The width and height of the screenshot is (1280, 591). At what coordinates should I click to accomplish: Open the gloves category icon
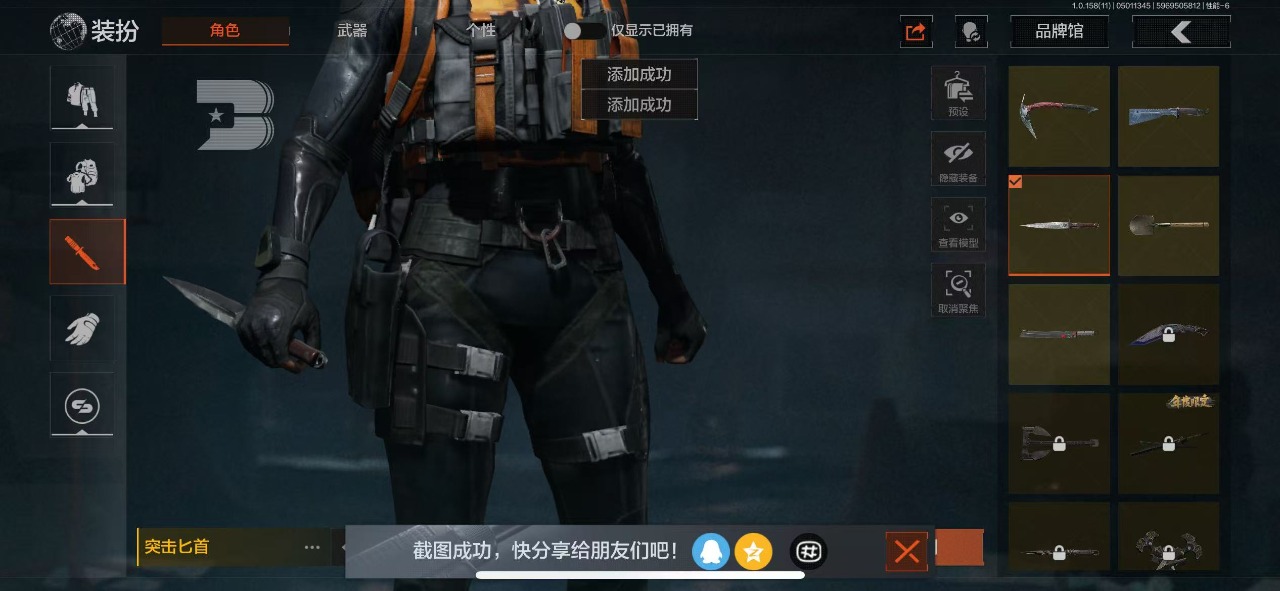(81, 328)
